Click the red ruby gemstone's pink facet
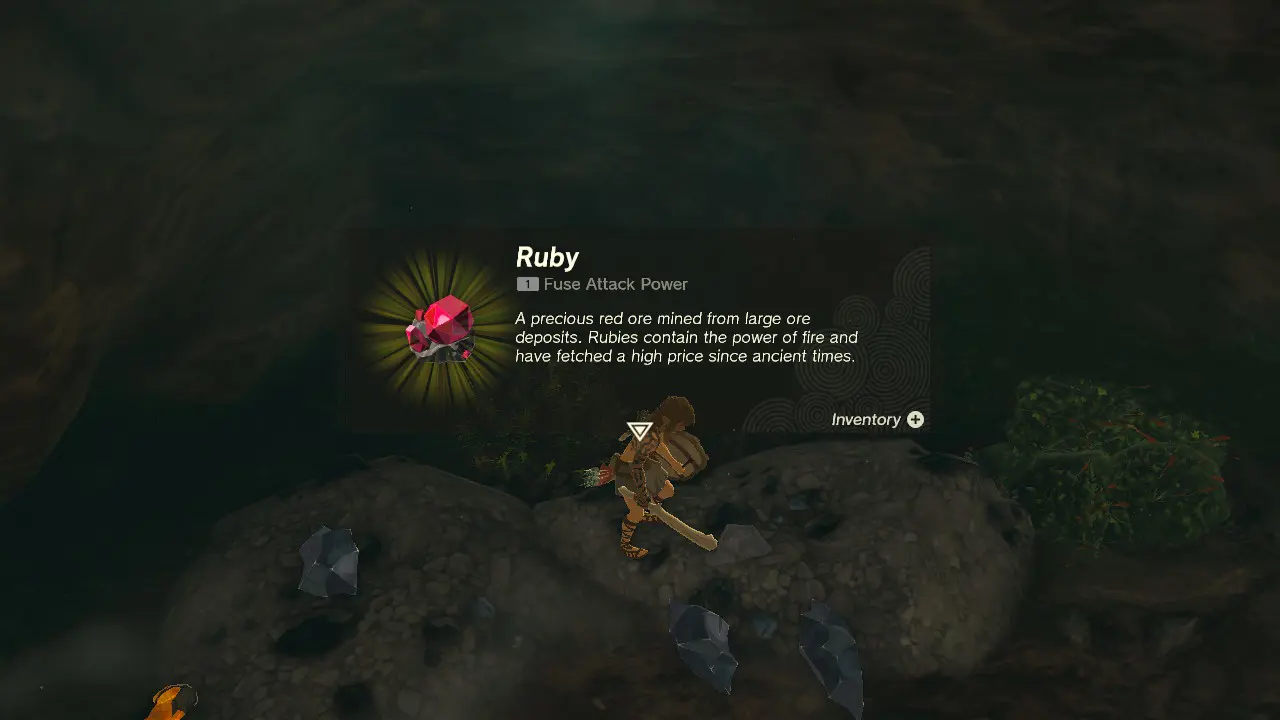This screenshot has width=1280, height=720. pos(445,318)
